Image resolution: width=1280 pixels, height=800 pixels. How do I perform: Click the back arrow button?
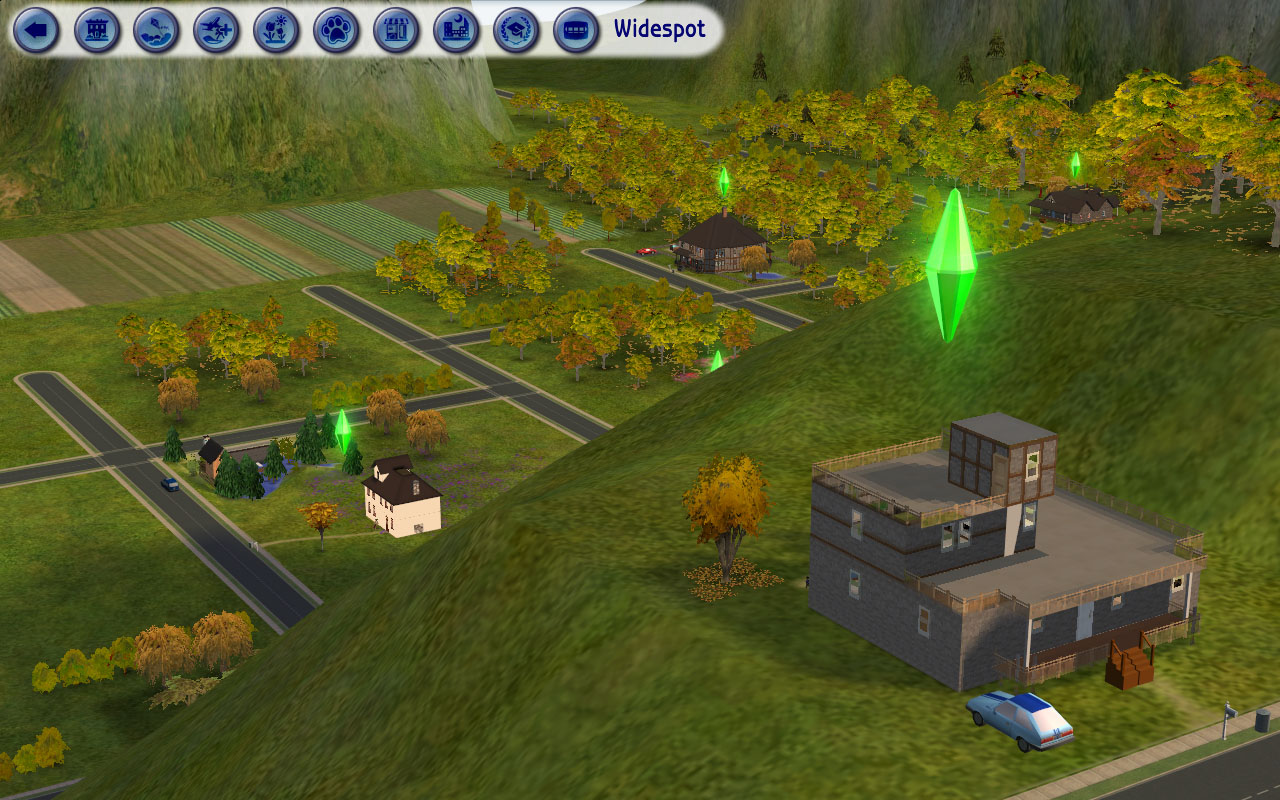pyautogui.click(x=36, y=30)
